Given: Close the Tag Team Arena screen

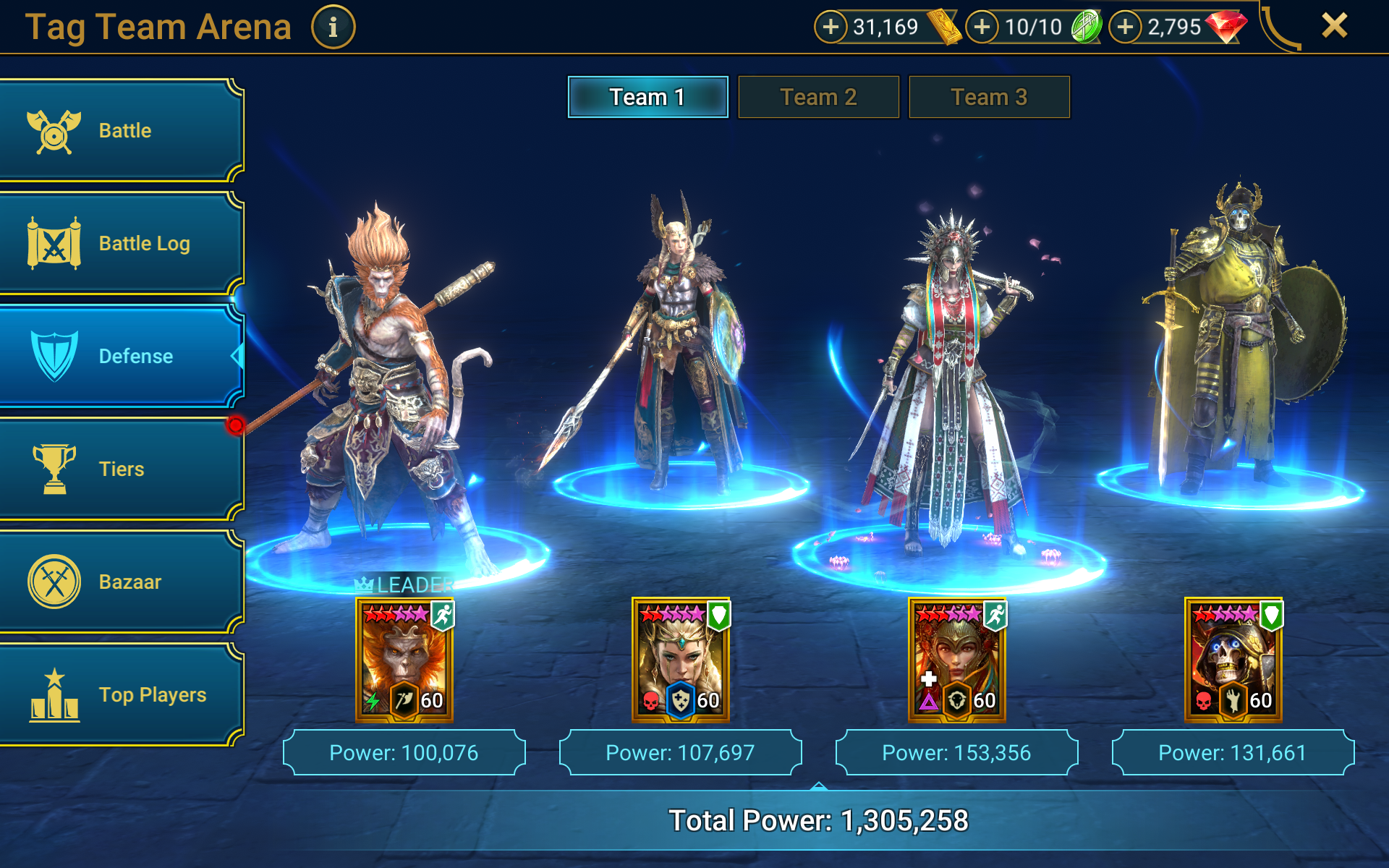Looking at the screenshot, I should pos(1334,26).
